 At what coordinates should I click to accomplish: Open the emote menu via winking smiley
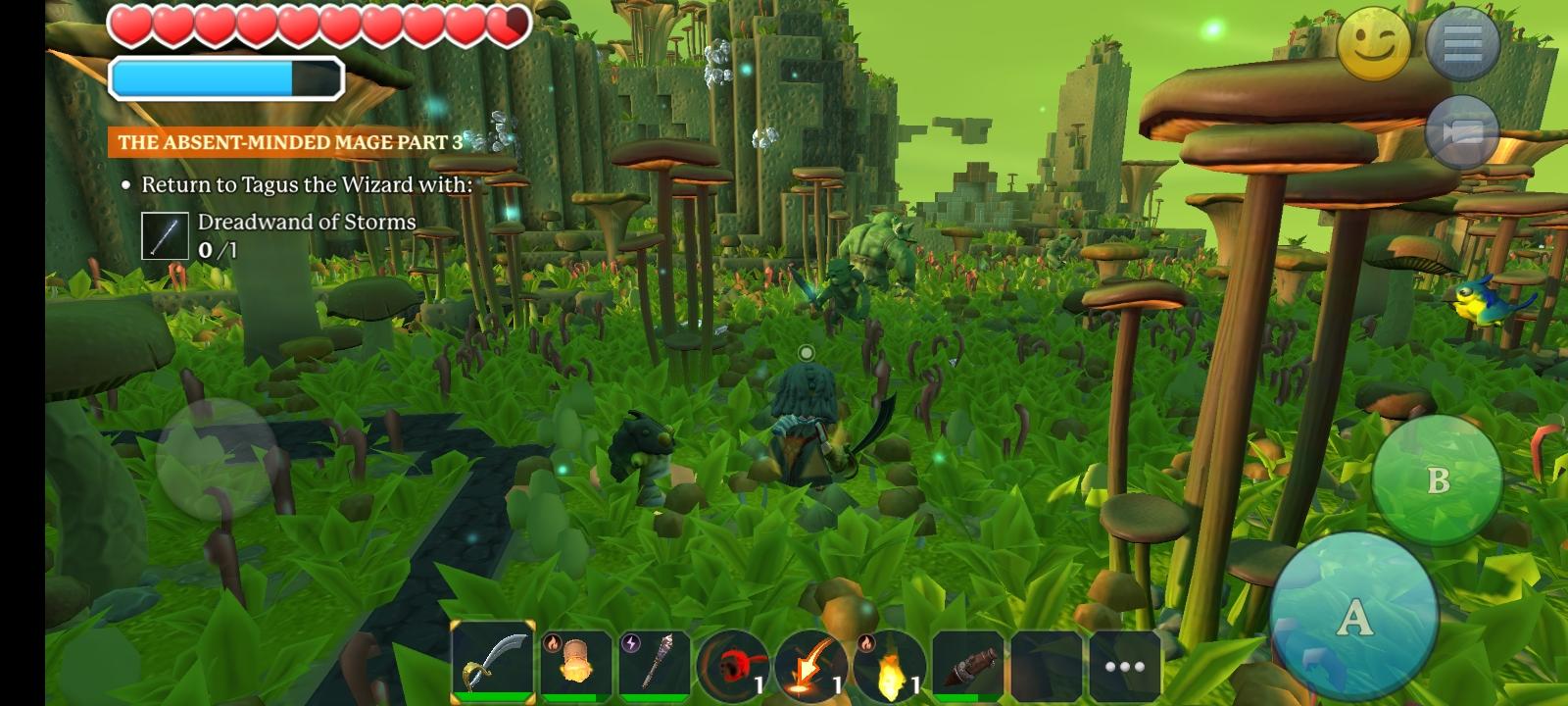(1373, 44)
